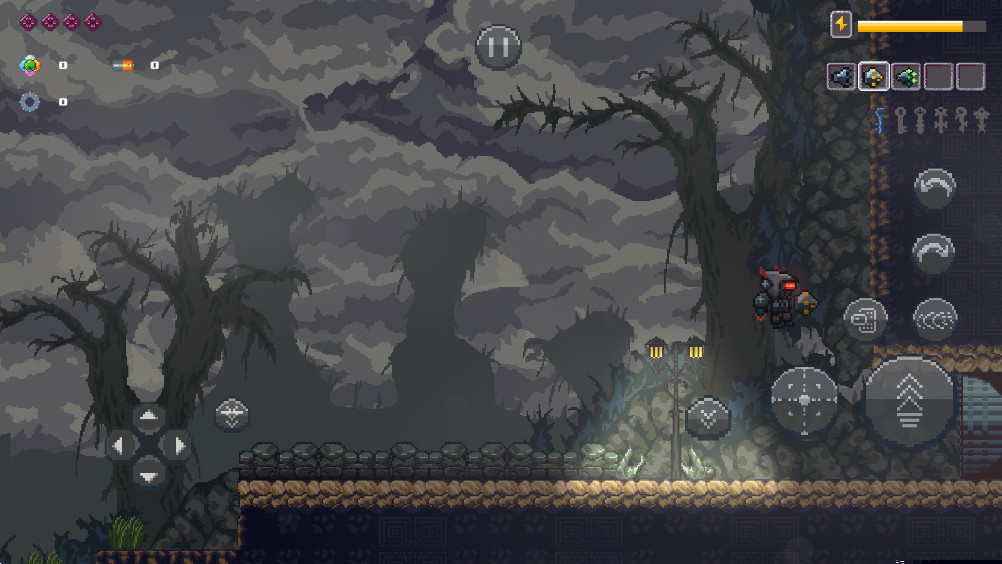Tap the round button with left-curving arrow
The height and width of the screenshot is (564, 1002).
coord(935,187)
